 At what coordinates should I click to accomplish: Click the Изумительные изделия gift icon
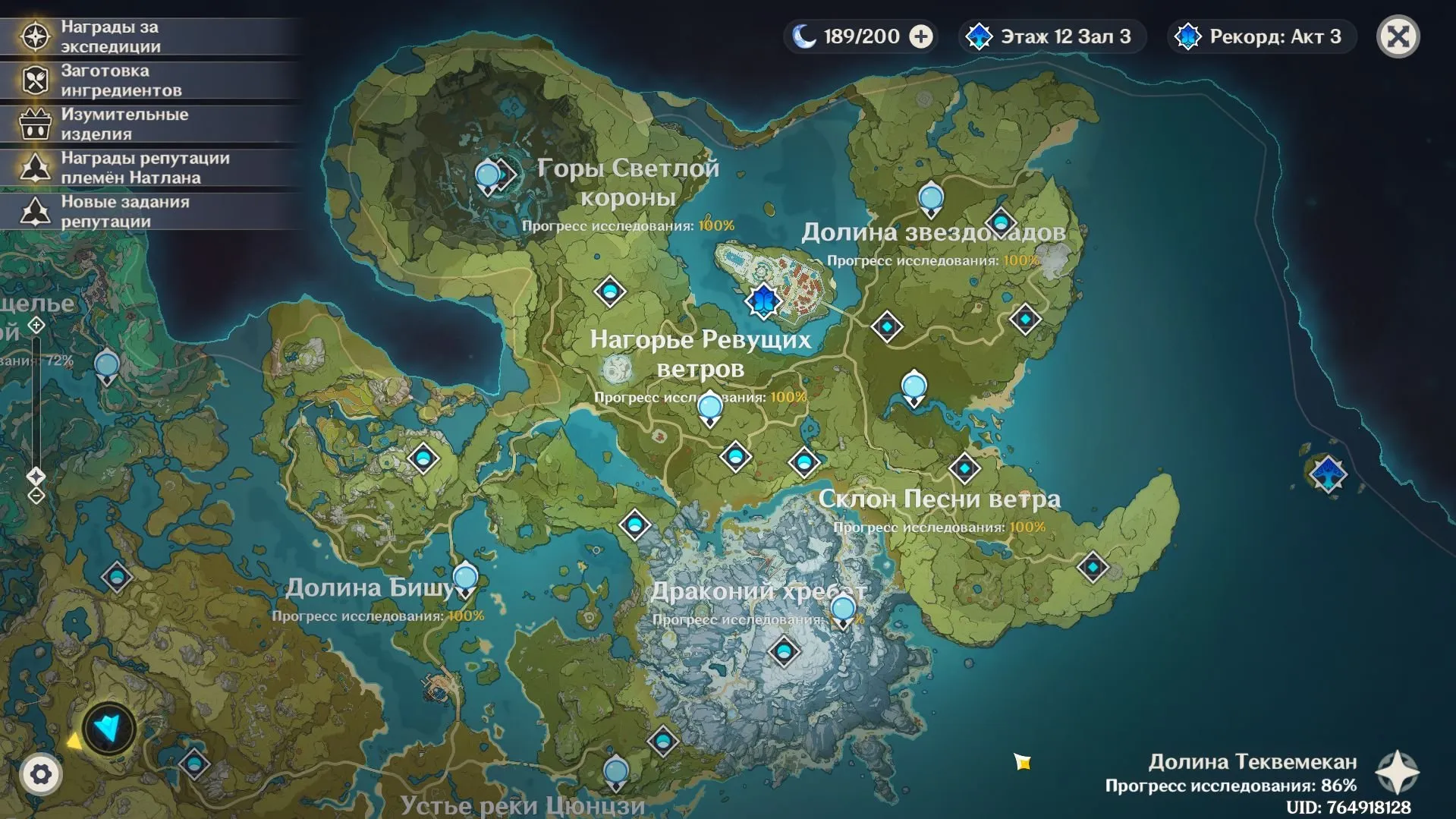(34, 121)
